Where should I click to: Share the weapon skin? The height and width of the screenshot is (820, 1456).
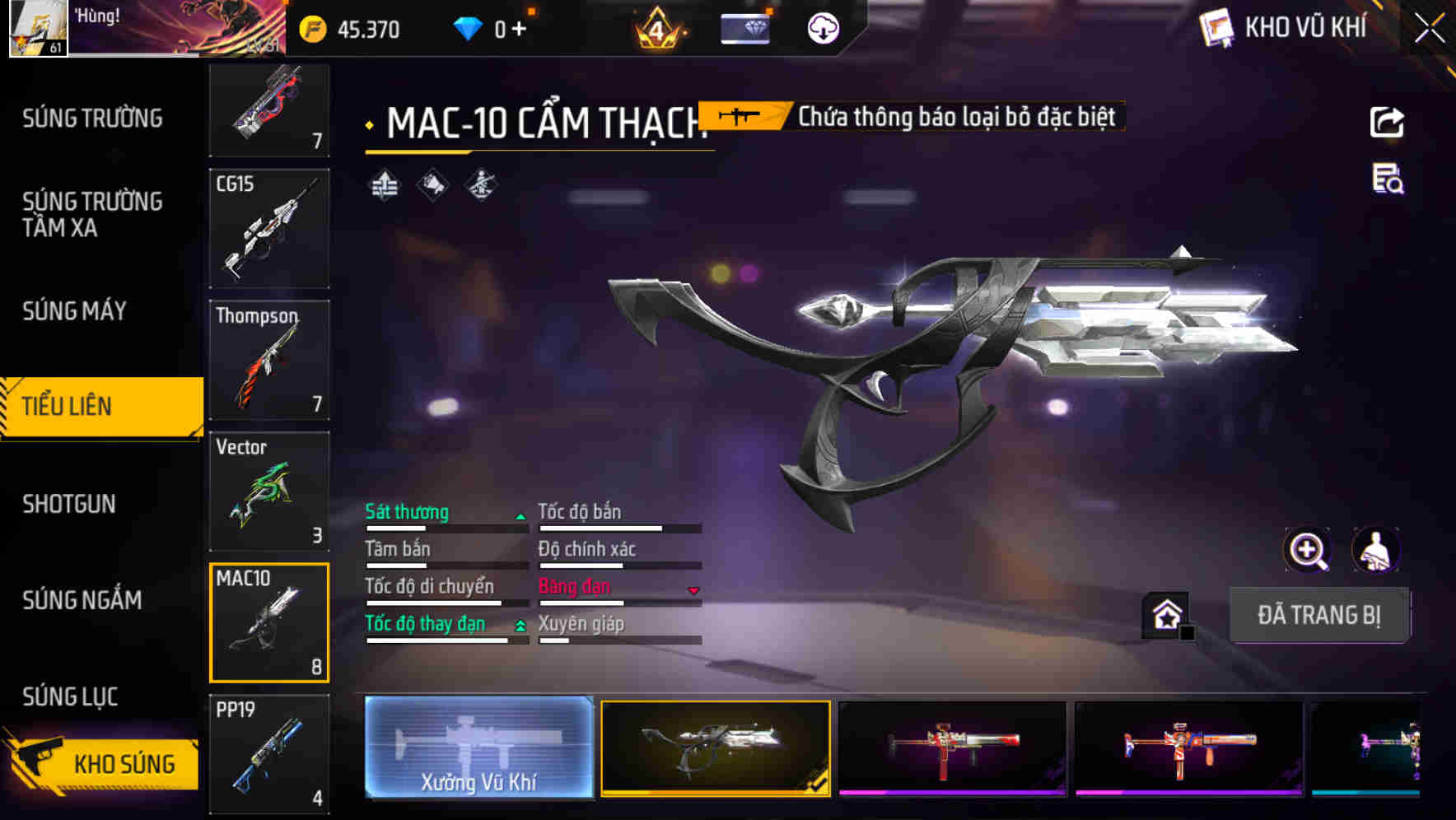(x=1387, y=123)
